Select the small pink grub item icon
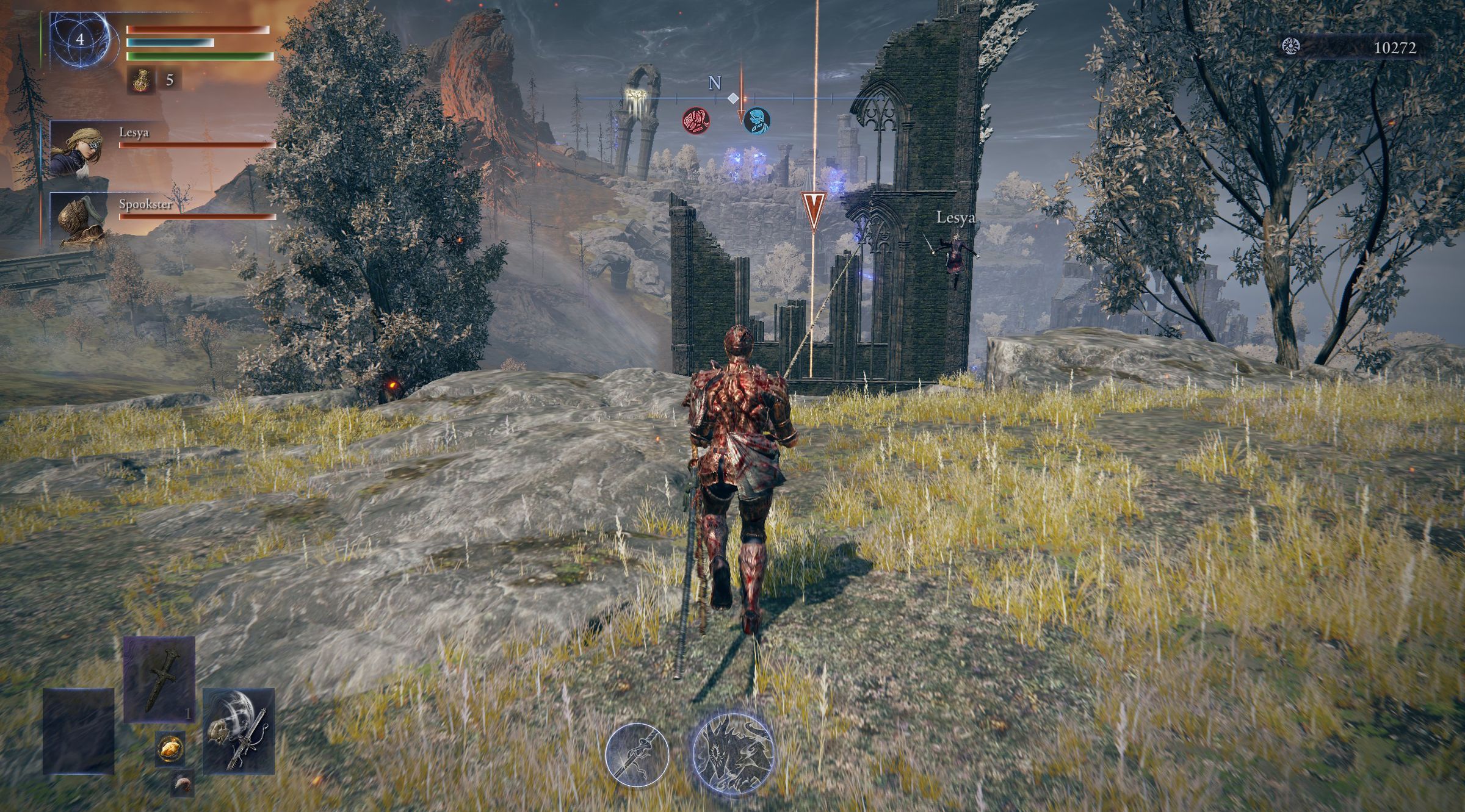The height and width of the screenshot is (812, 1465). click(182, 783)
